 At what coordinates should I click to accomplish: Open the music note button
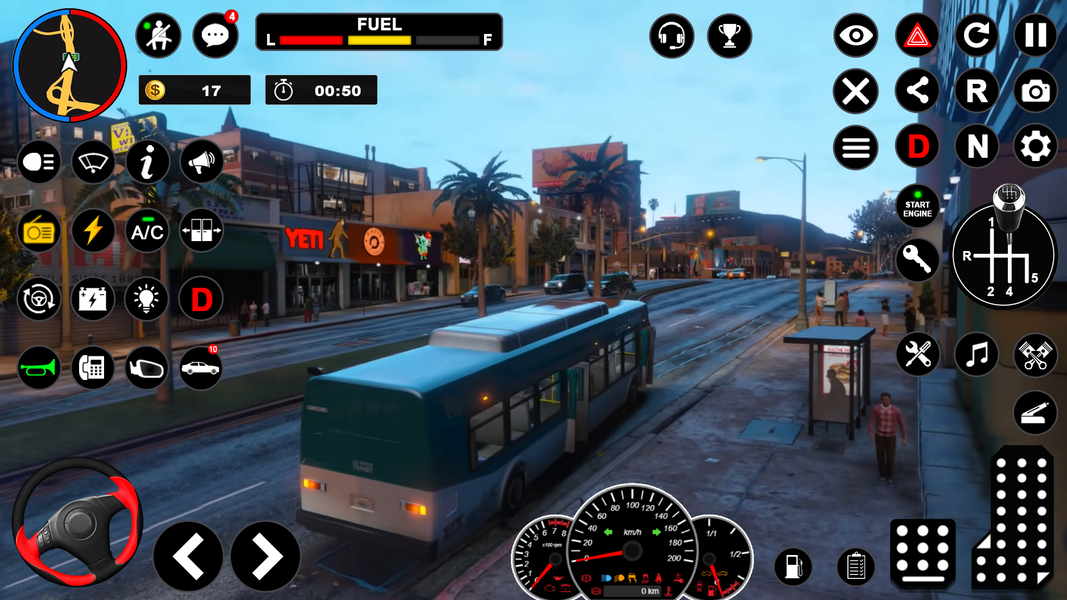[x=976, y=355]
